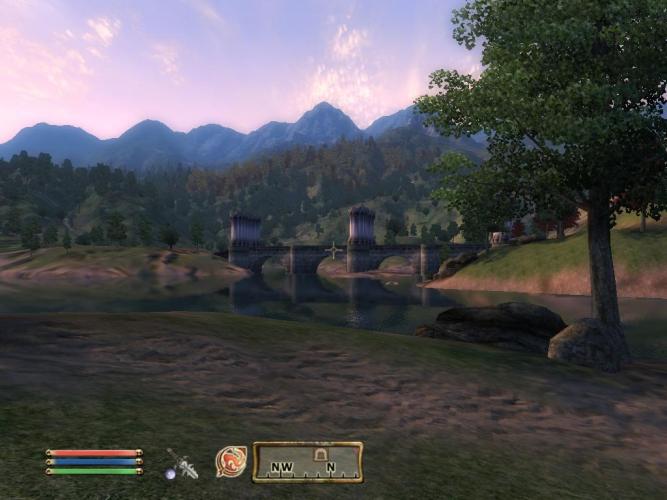Click the door marker on the compass

pyautogui.click(x=321, y=454)
